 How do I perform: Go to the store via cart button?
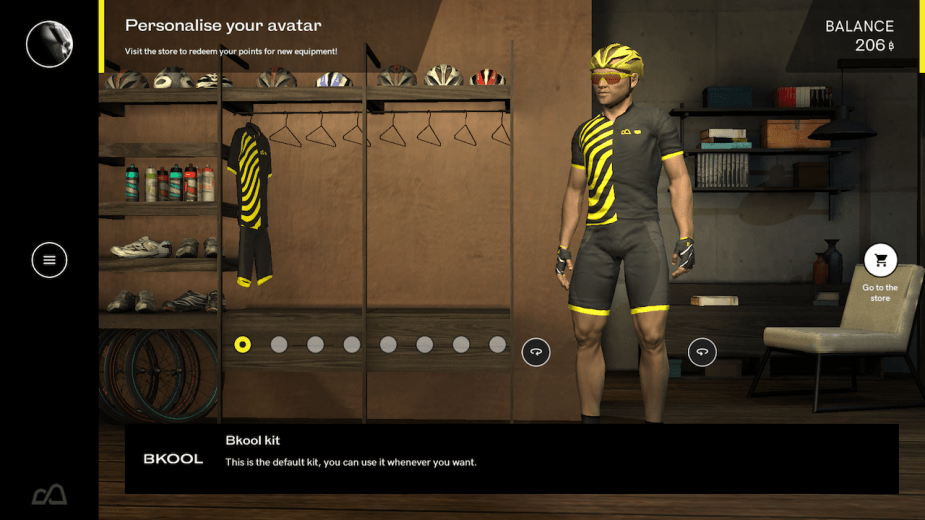point(880,261)
